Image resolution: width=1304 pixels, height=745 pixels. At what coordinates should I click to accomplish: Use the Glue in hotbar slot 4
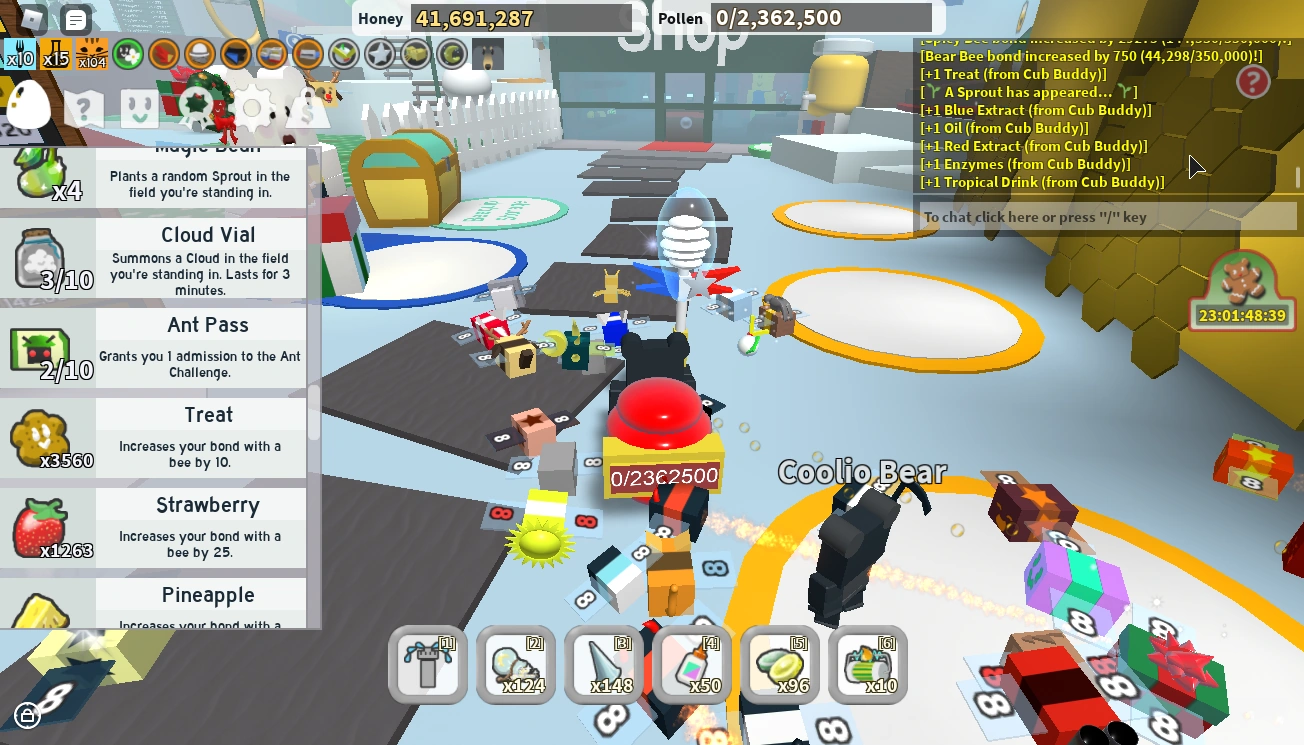point(691,664)
